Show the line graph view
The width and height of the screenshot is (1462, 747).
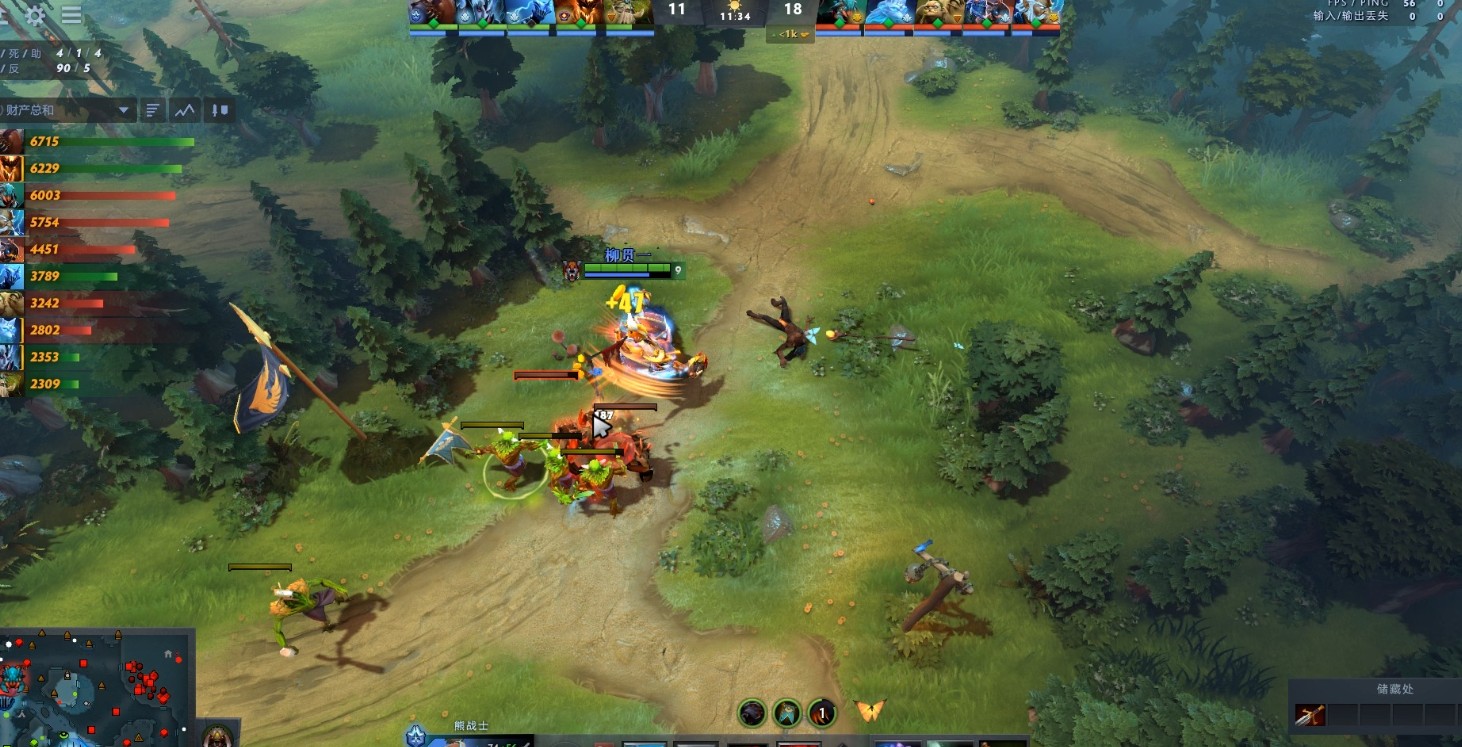tap(185, 110)
